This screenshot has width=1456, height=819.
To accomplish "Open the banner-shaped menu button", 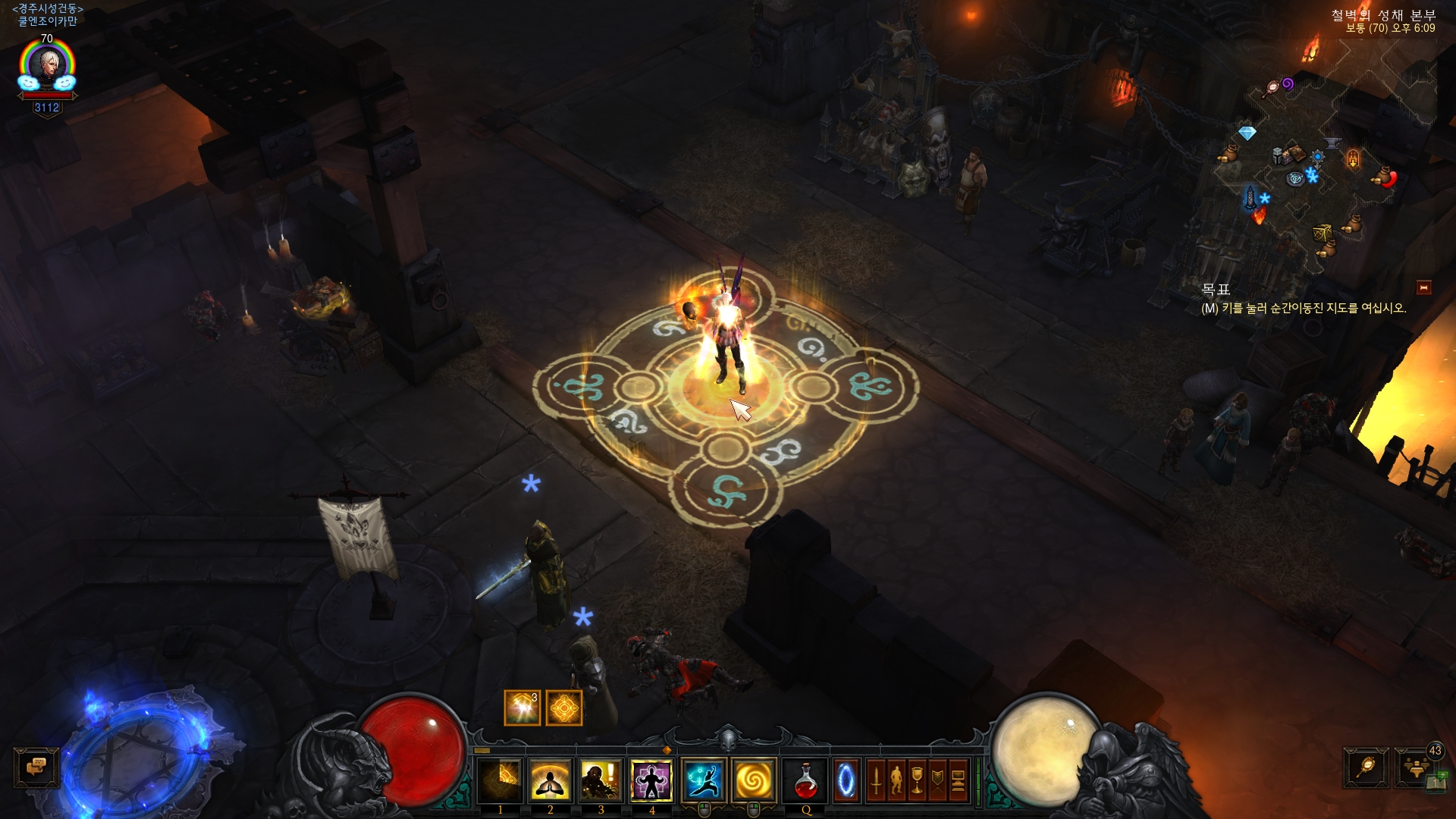I will 938,780.
